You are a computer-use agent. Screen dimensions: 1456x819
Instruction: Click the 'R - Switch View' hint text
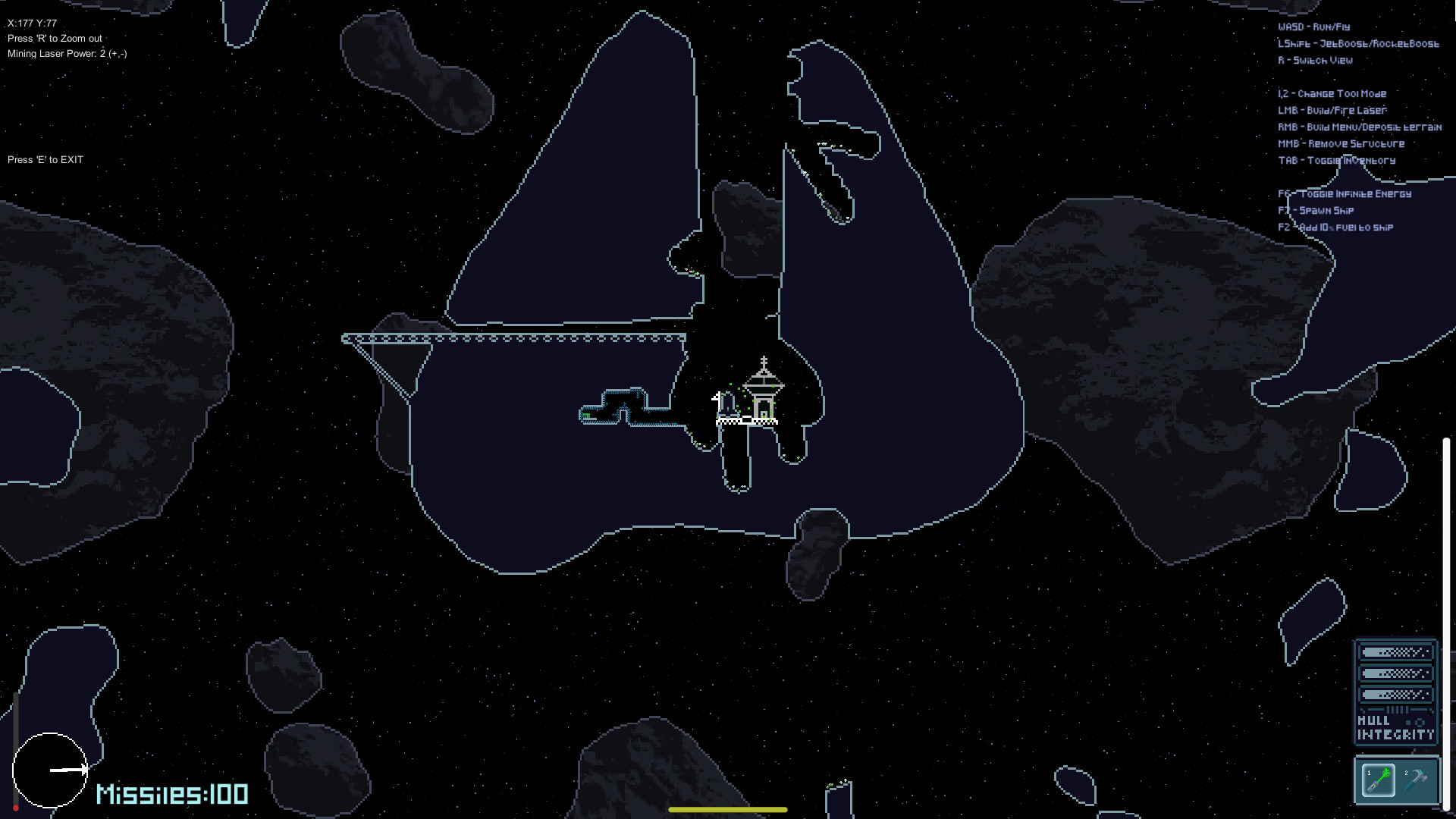click(1315, 60)
